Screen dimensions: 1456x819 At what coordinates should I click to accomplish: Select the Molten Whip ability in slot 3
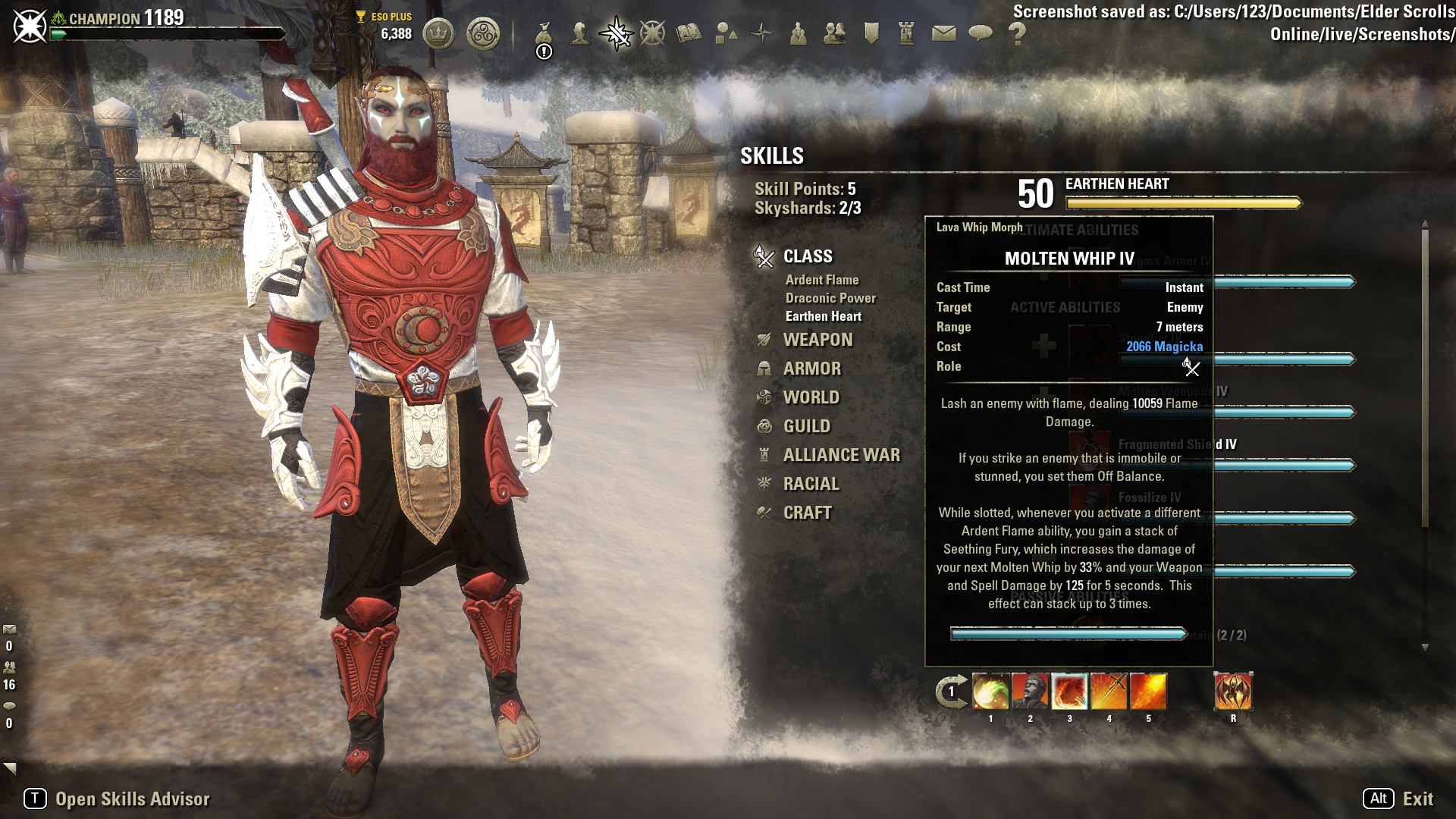pyautogui.click(x=1069, y=692)
